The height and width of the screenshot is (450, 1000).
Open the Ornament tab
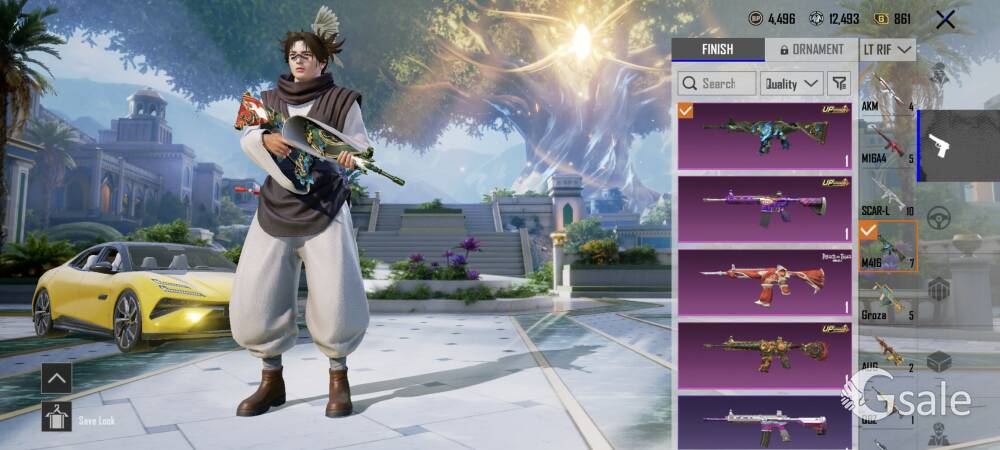pos(811,50)
